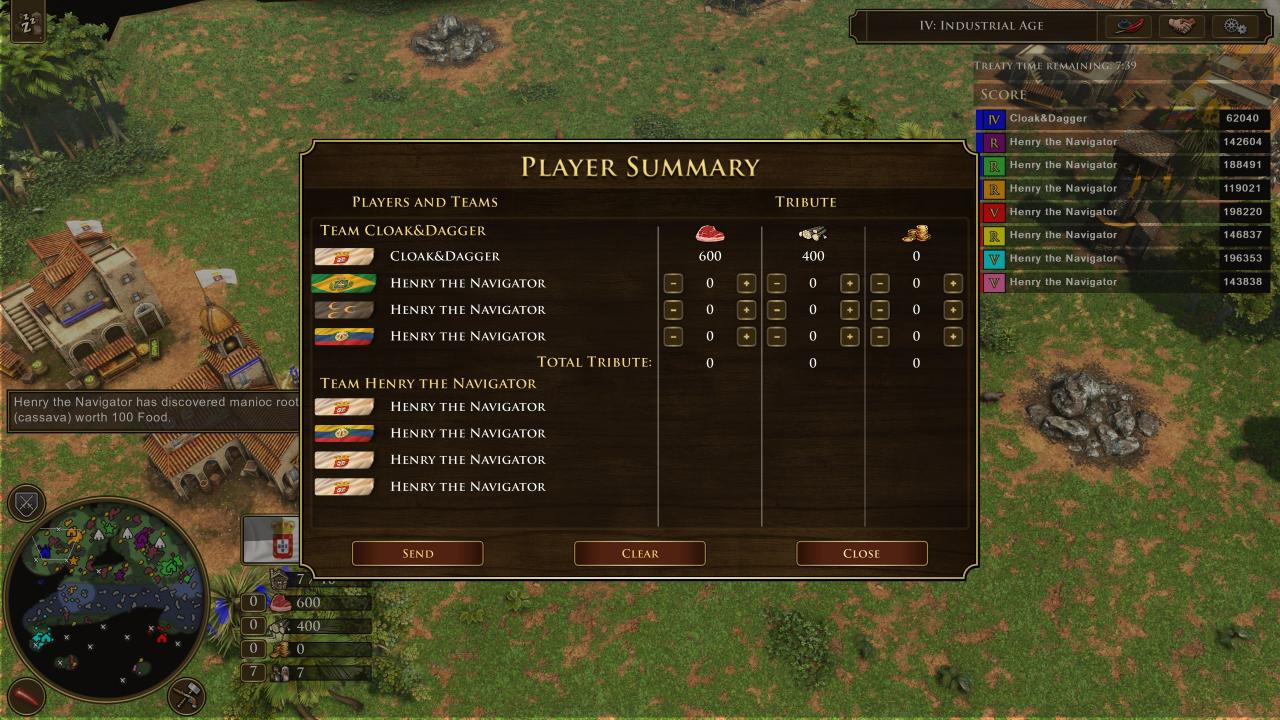1280x720 pixels.
Task: Increase coin tribute for the green-flag ally
Action: tap(952, 283)
